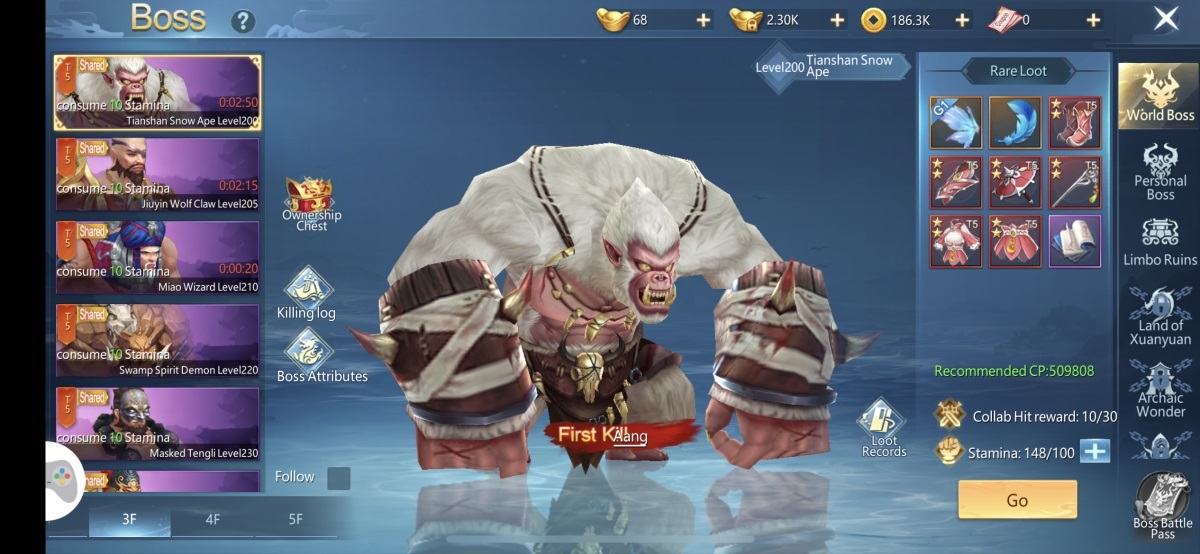1200x554 pixels.
Task: Choose Miao Wizard Level210 boss
Action: tap(157, 258)
